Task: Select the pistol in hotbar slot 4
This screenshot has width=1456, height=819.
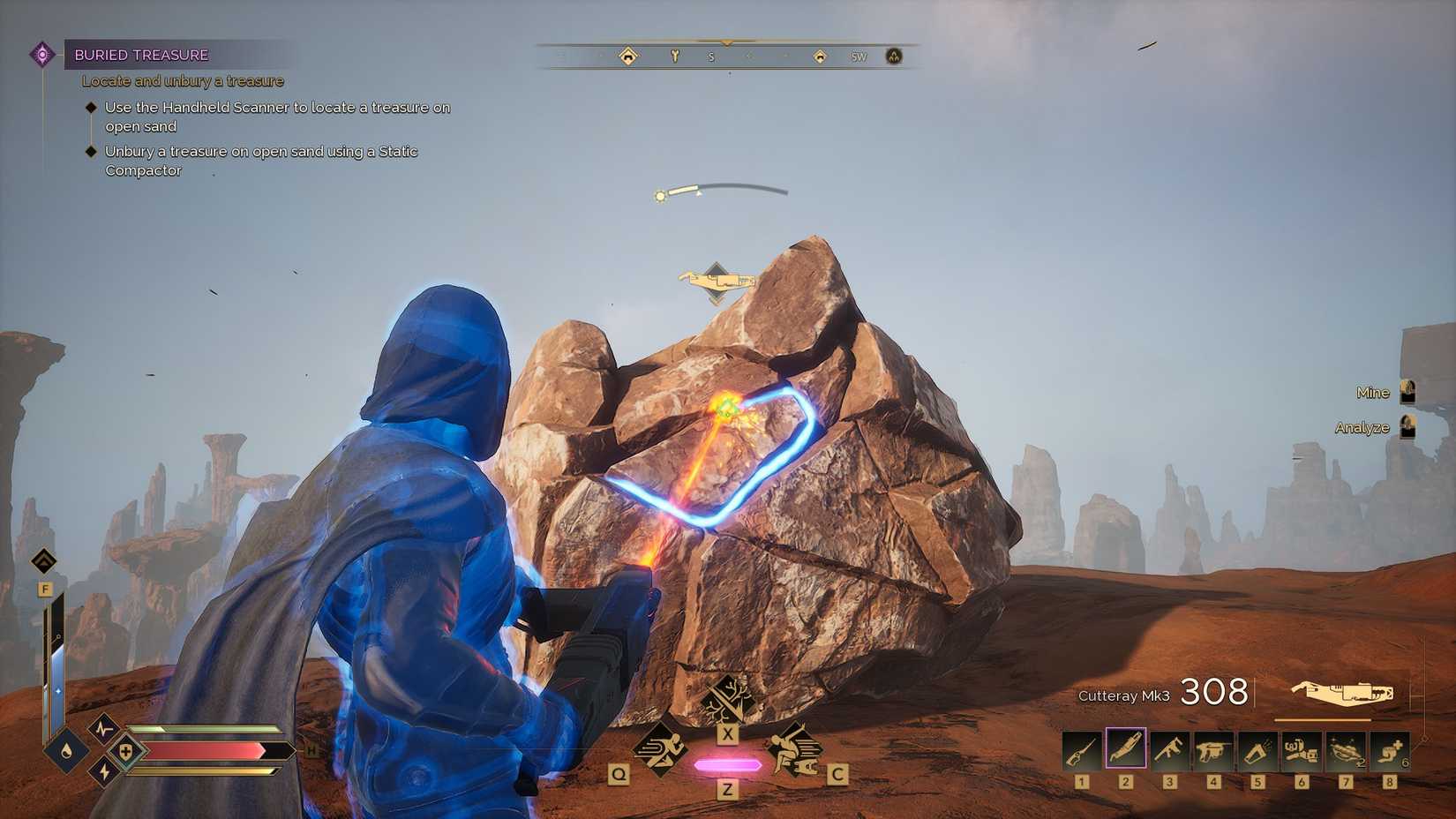Action: [x=1213, y=748]
